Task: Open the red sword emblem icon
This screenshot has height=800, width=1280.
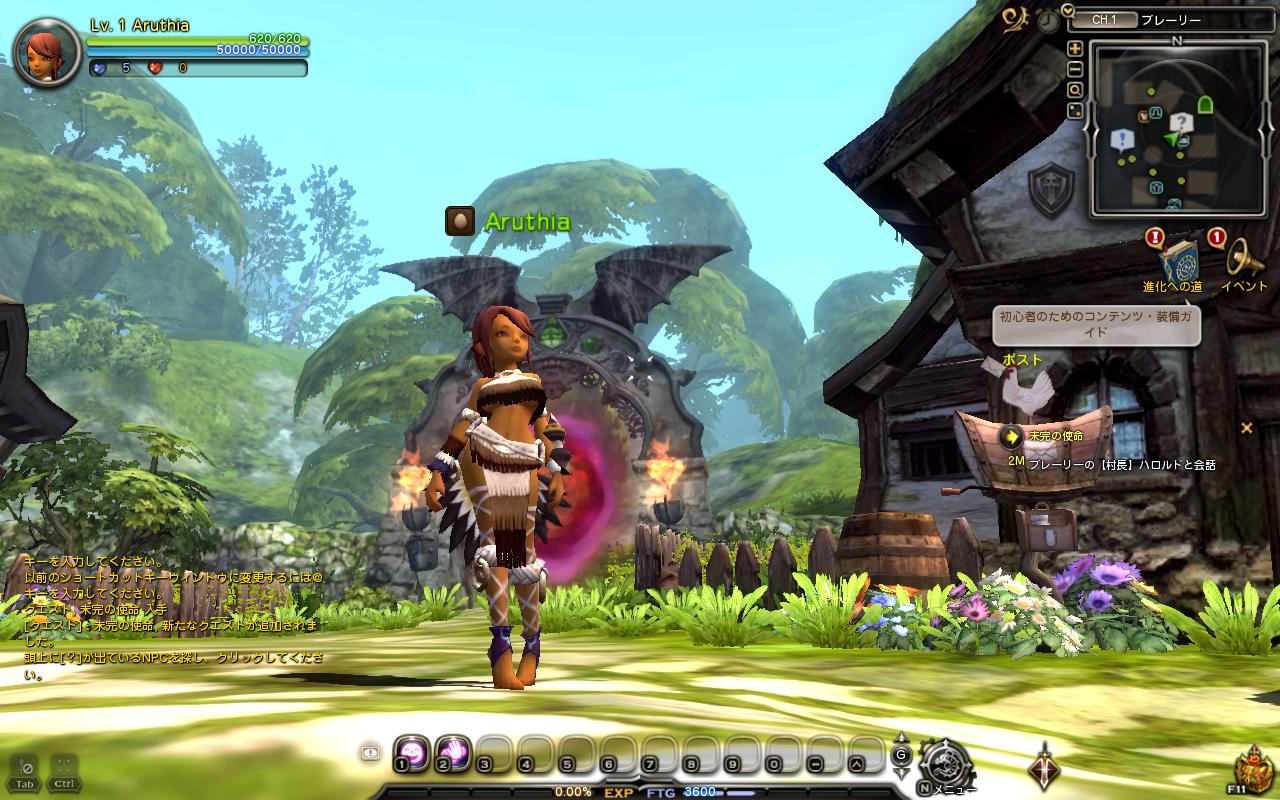Action: [1044, 766]
